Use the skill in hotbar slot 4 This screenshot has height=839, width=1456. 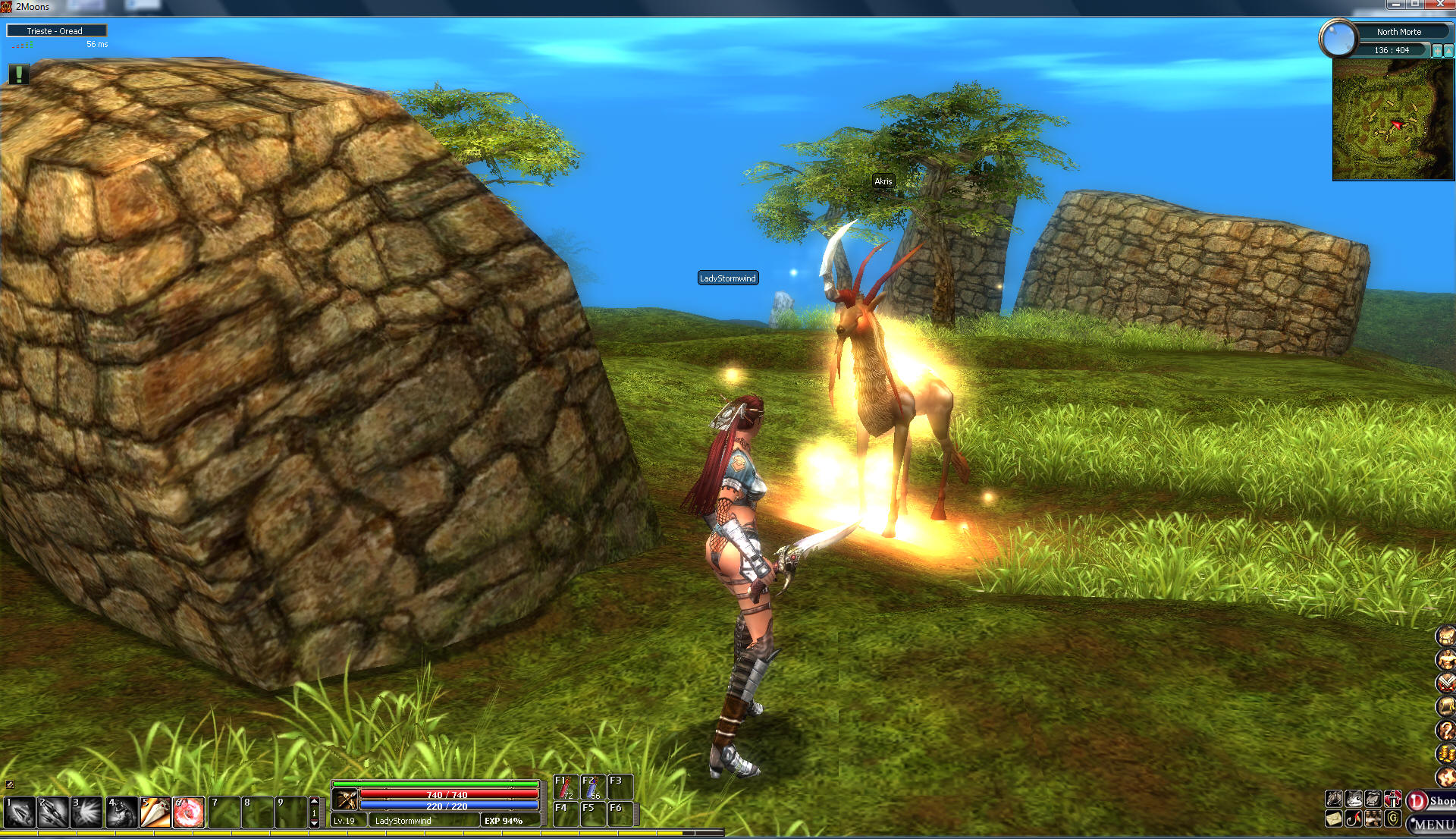pos(121,812)
